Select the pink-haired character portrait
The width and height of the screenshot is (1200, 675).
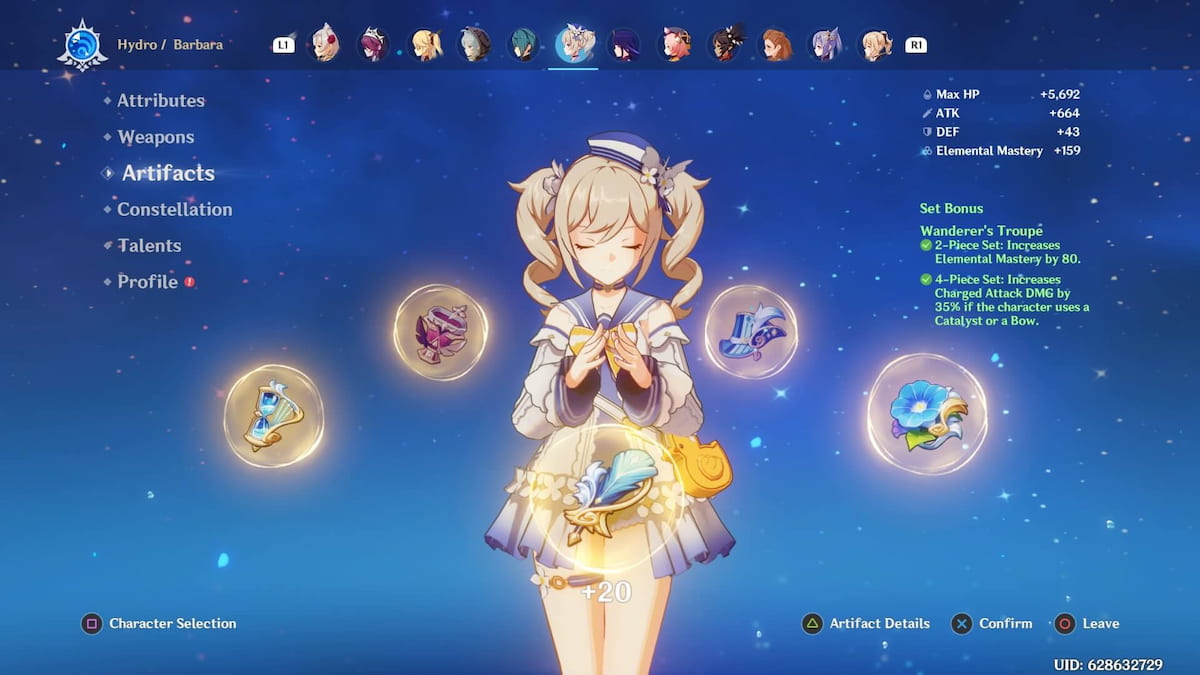tap(673, 44)
